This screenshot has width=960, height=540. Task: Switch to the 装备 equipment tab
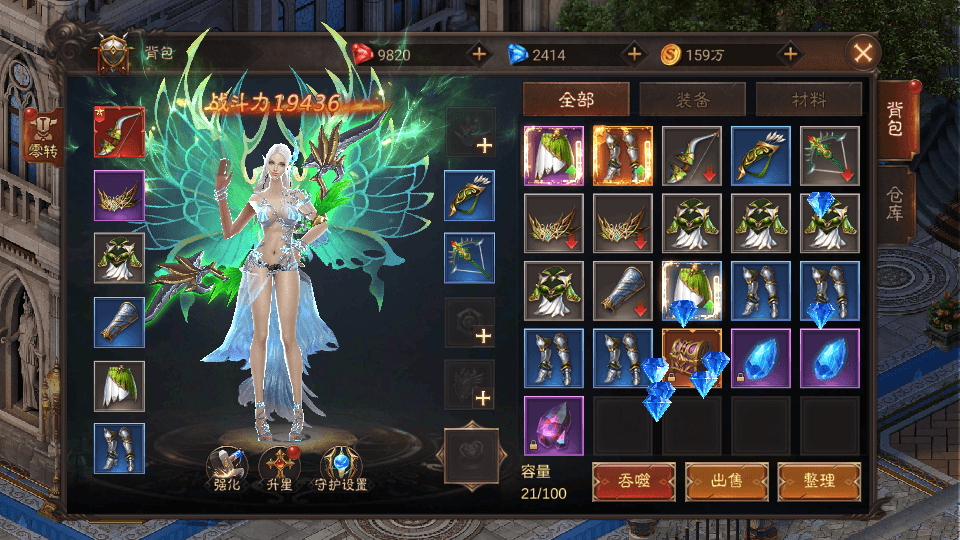[692, 99]
